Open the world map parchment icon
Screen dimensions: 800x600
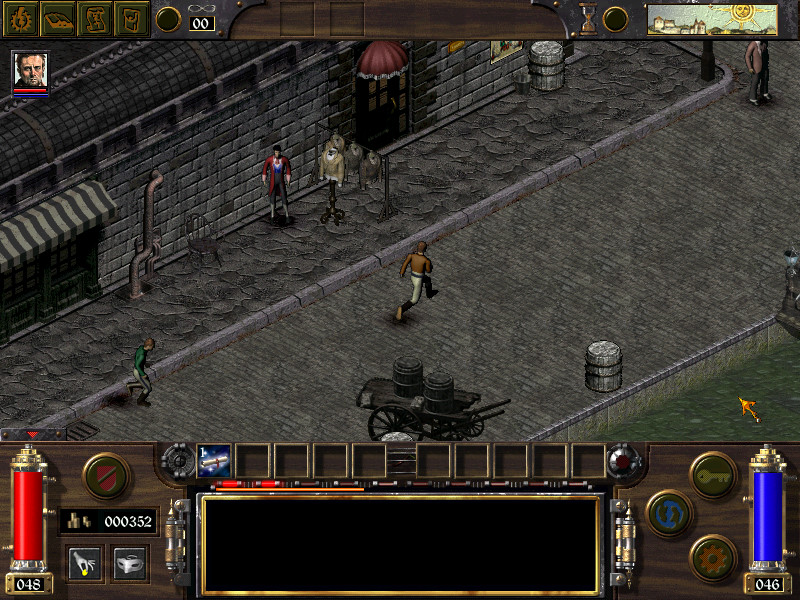[94, 18]
